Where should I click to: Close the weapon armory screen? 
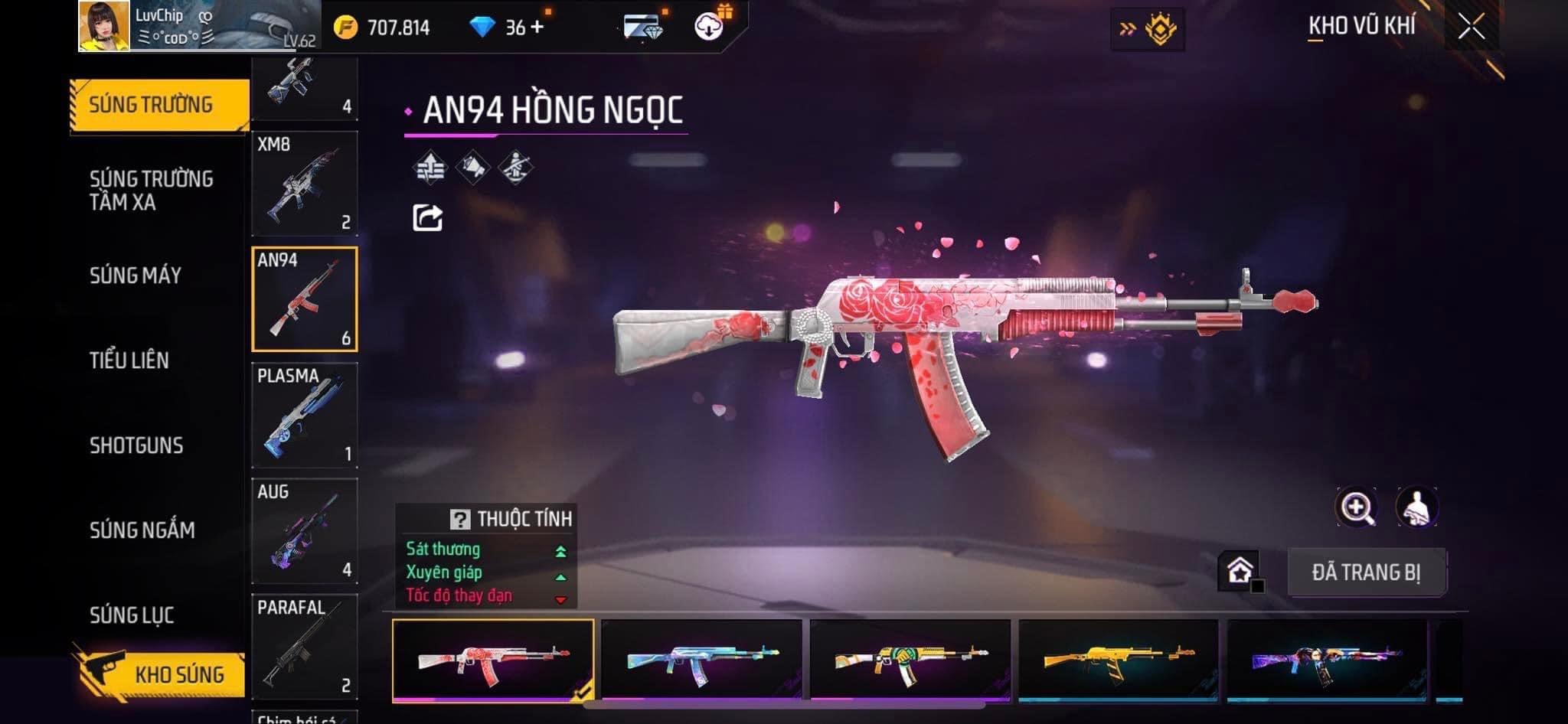point(1471,28)
